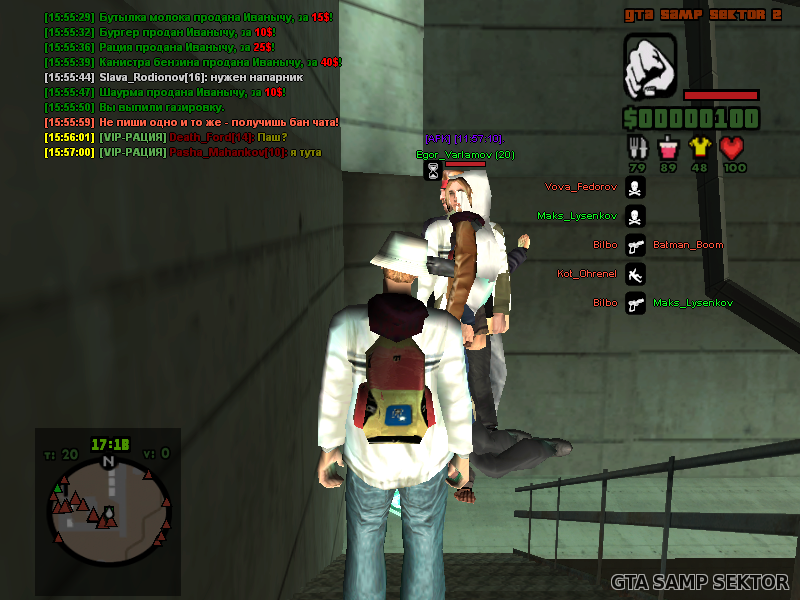Select the Batman_Boom name in the kill feed
800x600 pixels.
[688, 245]
